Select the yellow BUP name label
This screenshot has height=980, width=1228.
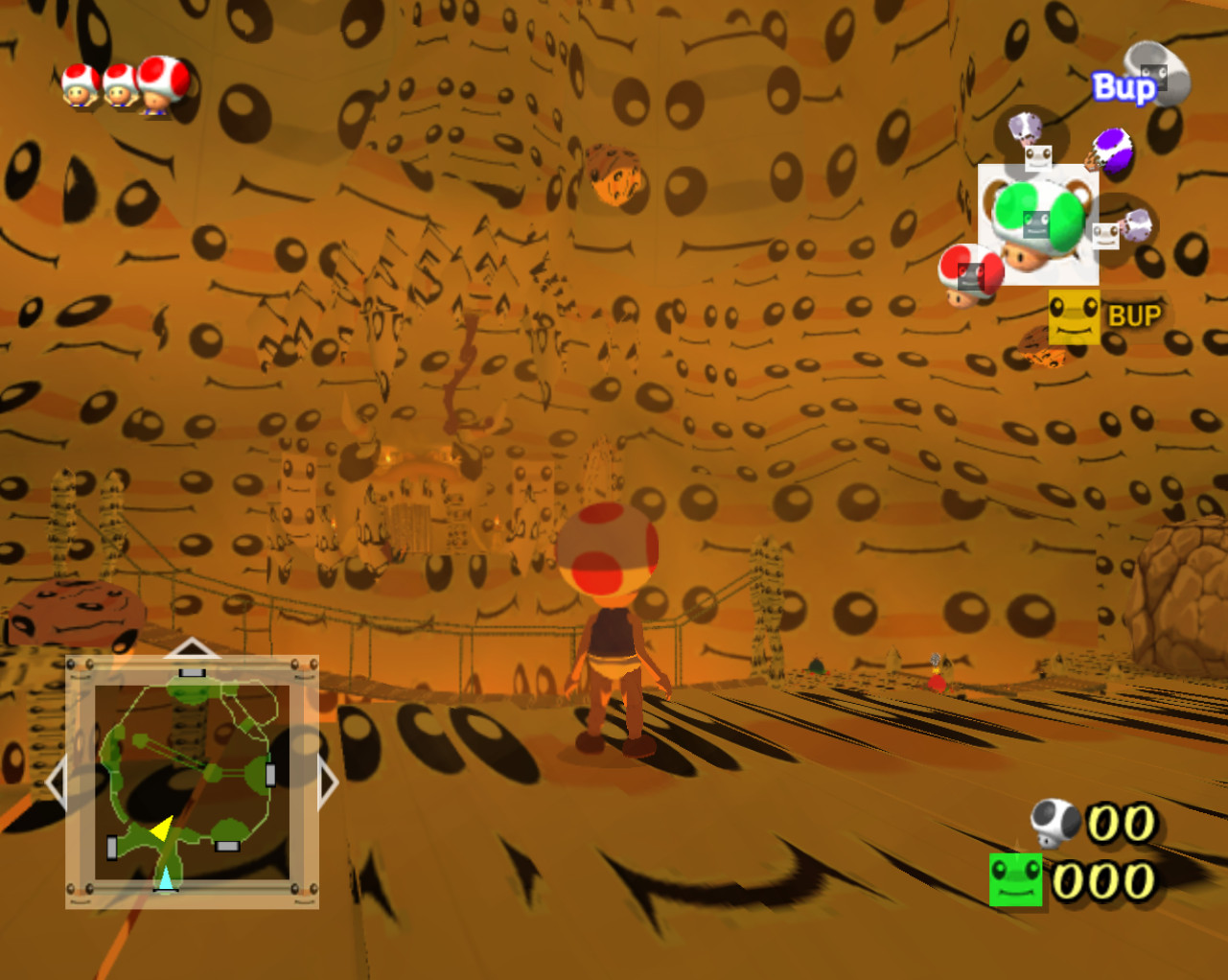point(1135,315)
